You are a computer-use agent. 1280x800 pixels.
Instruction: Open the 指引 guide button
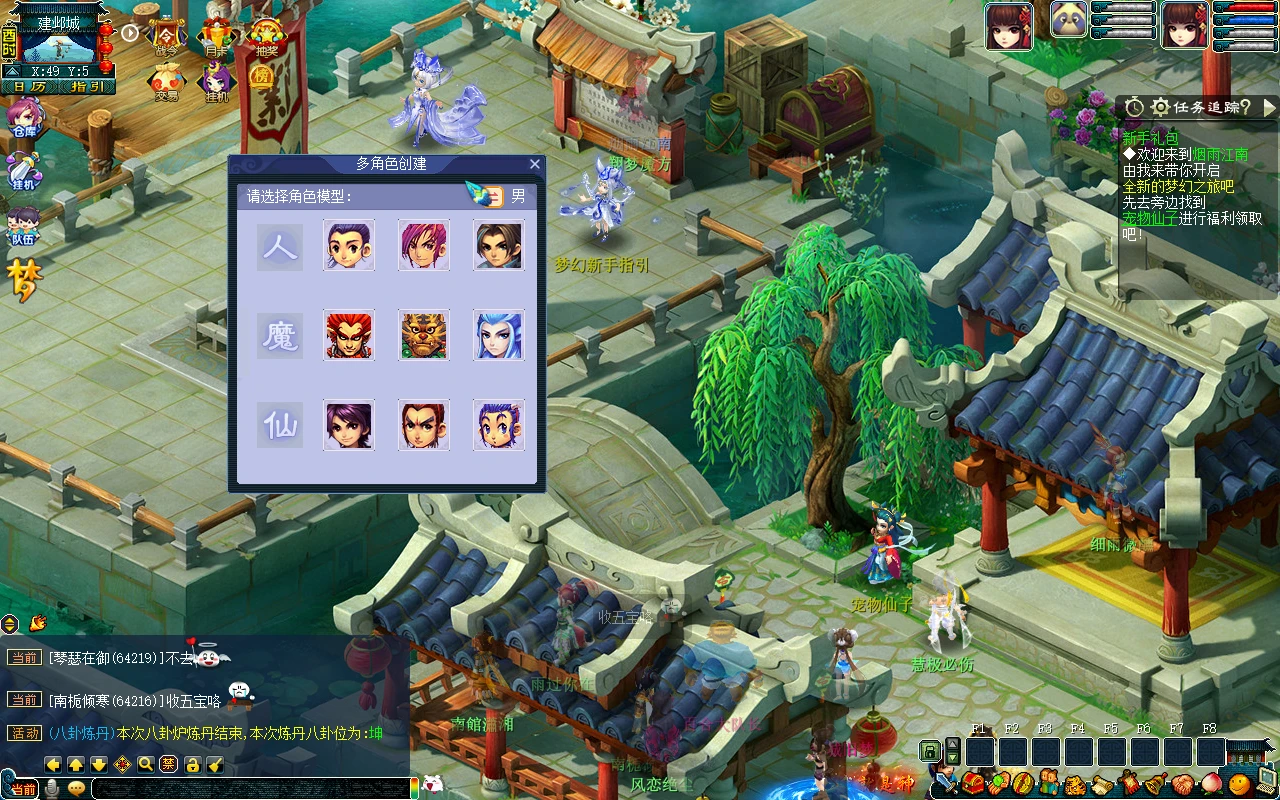(x=87, y=87)
